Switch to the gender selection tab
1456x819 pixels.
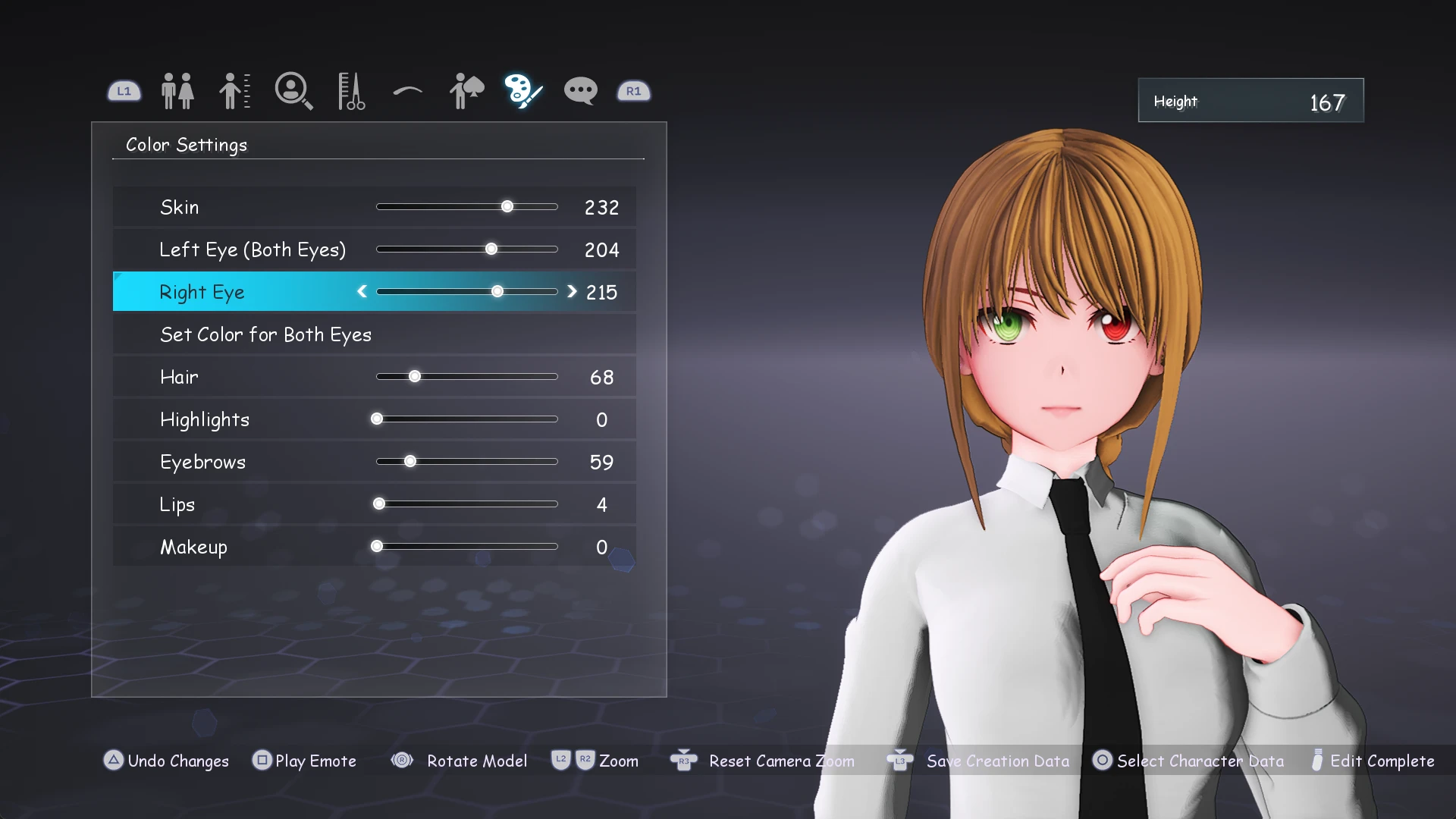(x=177, y=91)
